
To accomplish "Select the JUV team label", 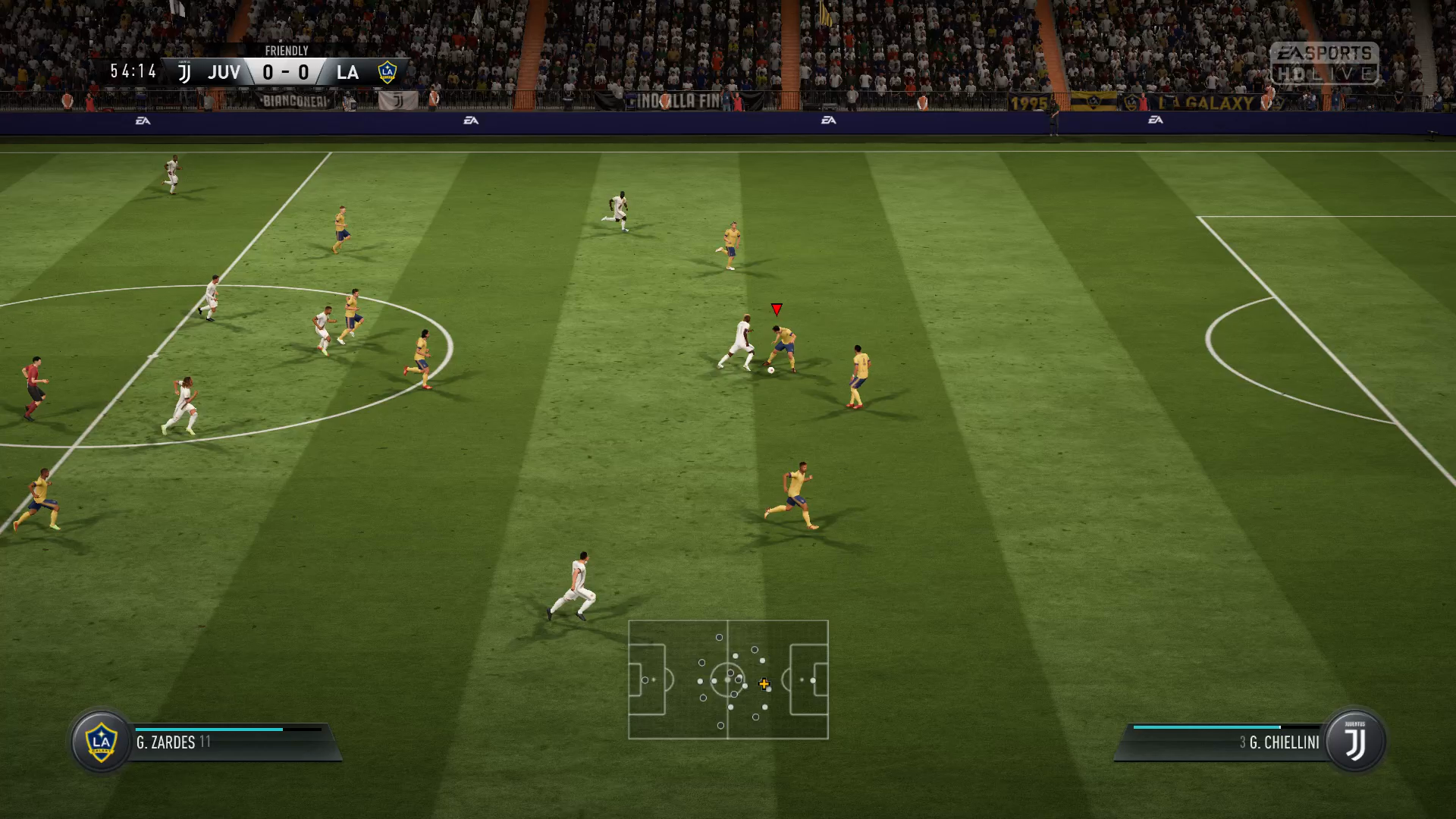I will [223, 73].
